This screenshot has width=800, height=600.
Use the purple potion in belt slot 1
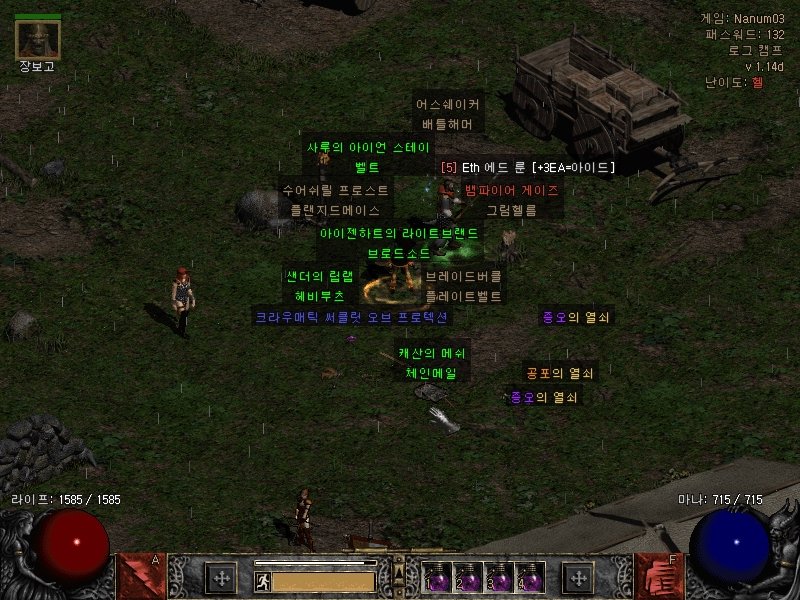point(437,579)
